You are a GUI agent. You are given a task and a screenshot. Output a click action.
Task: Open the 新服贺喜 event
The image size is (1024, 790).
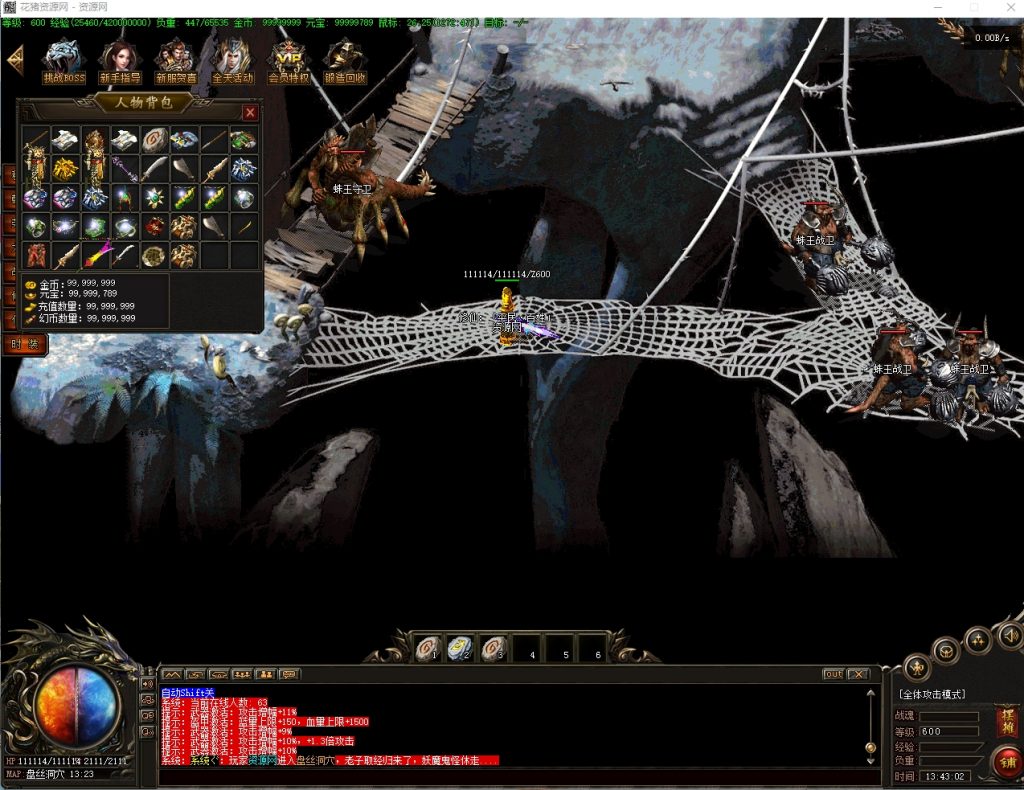click(x=176, y=60)
